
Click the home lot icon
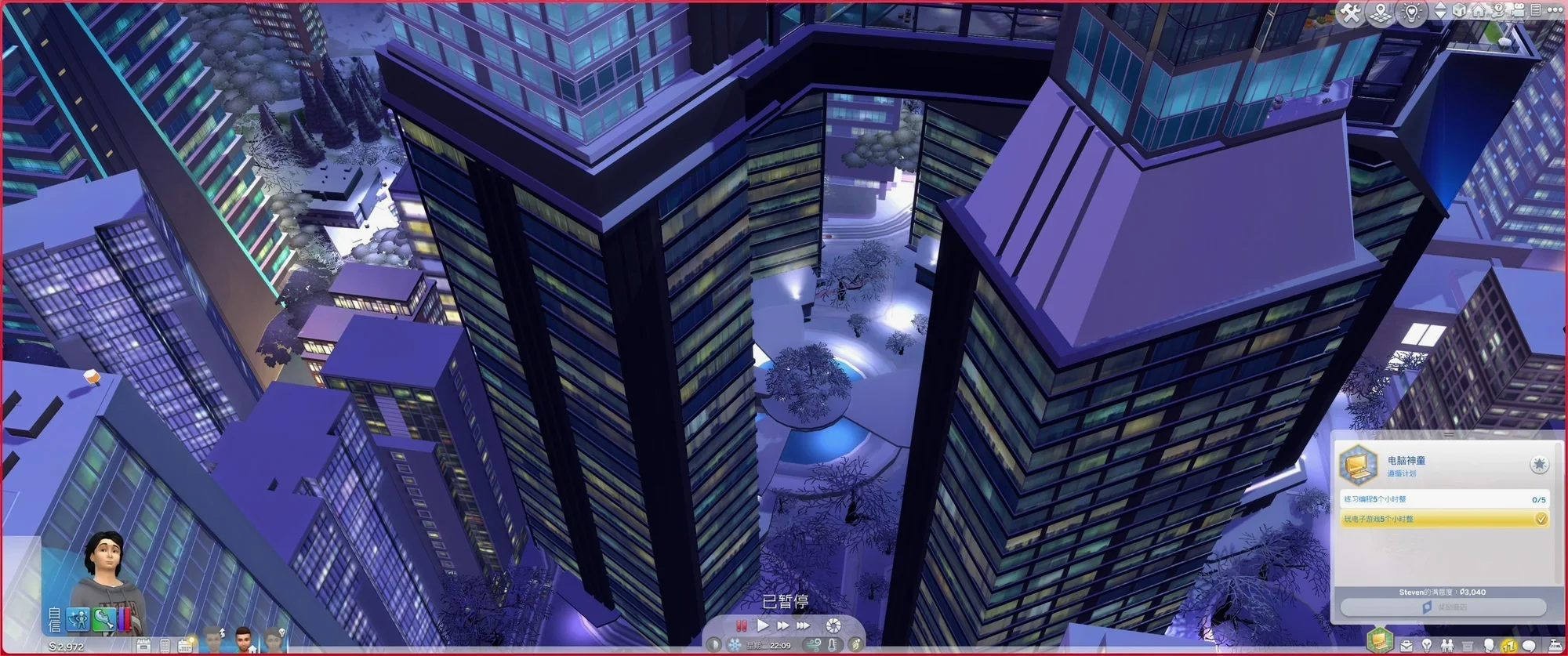[x=1479, y=11]
